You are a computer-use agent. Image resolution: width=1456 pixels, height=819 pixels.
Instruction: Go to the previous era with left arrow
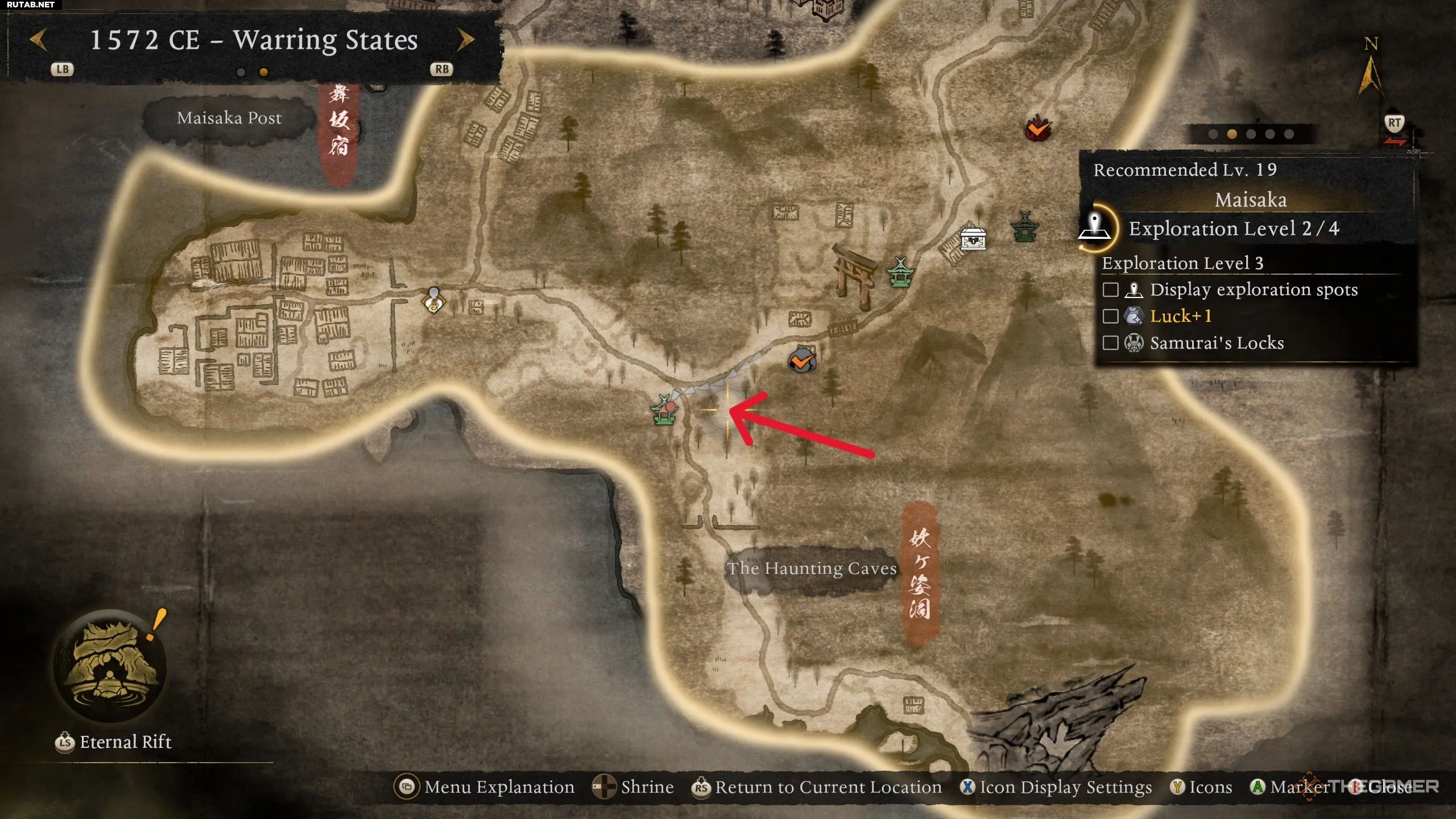pos(39,40)
